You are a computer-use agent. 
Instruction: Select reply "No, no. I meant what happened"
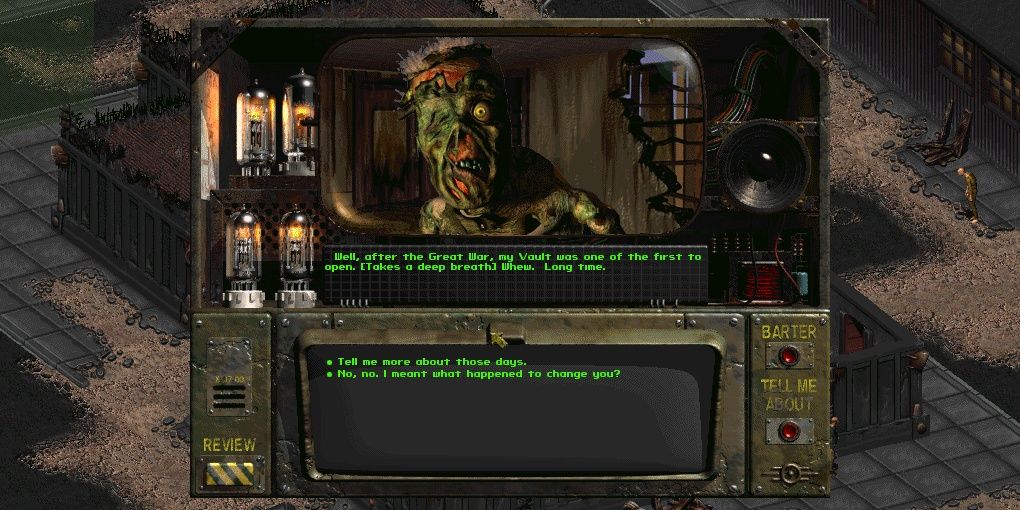[x=478, y=374]
